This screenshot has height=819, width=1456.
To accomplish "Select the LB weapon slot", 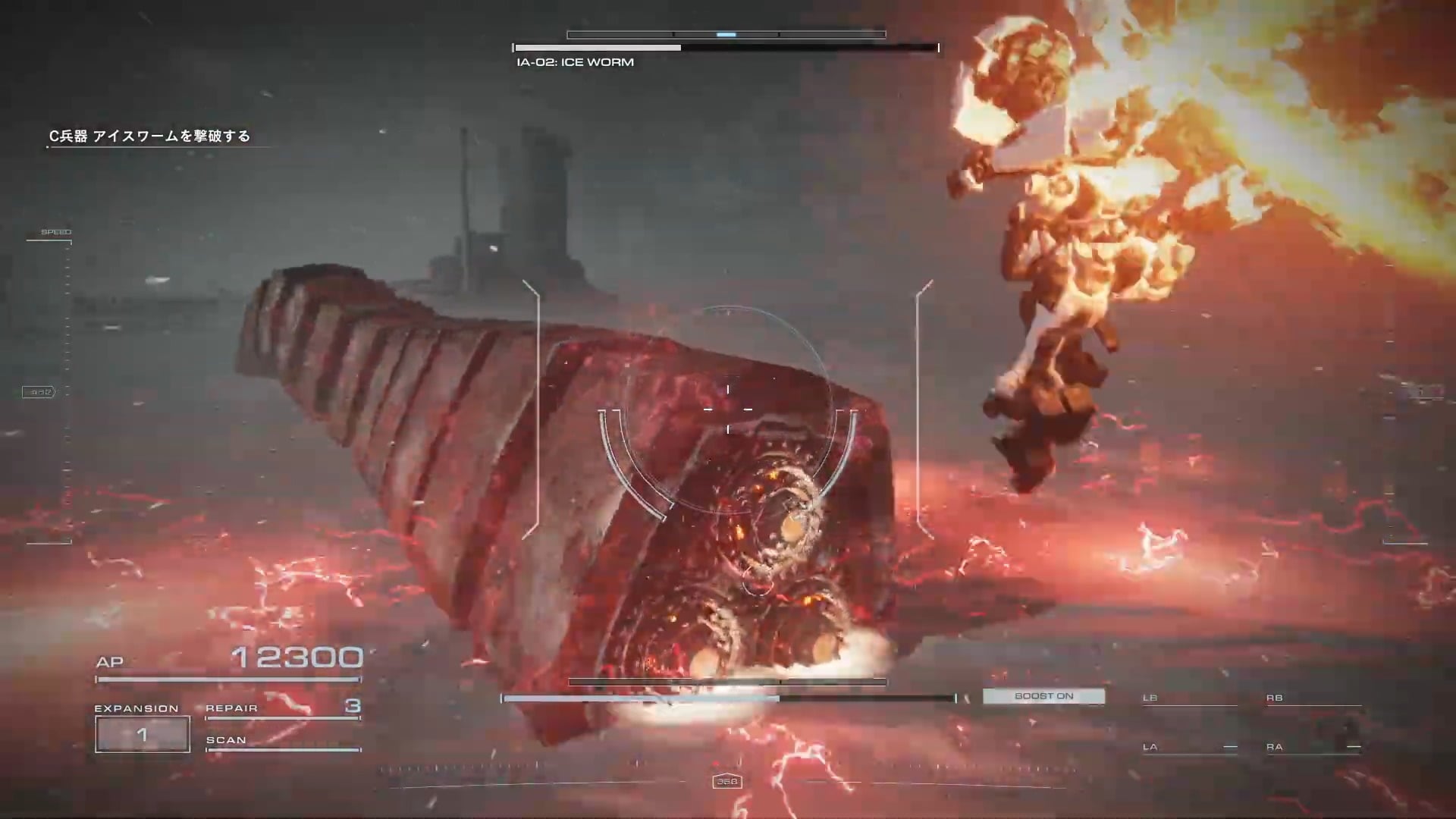I will (x=1188, y=698).
